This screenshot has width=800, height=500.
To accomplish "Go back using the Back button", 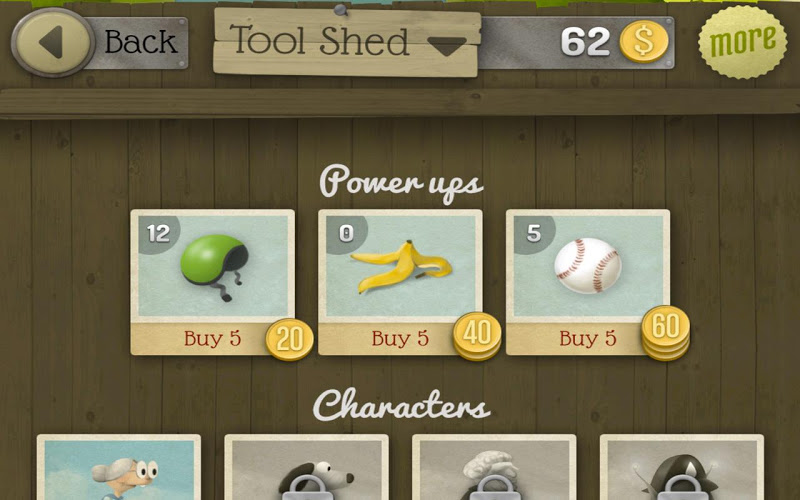I will [x=98, y=43].
